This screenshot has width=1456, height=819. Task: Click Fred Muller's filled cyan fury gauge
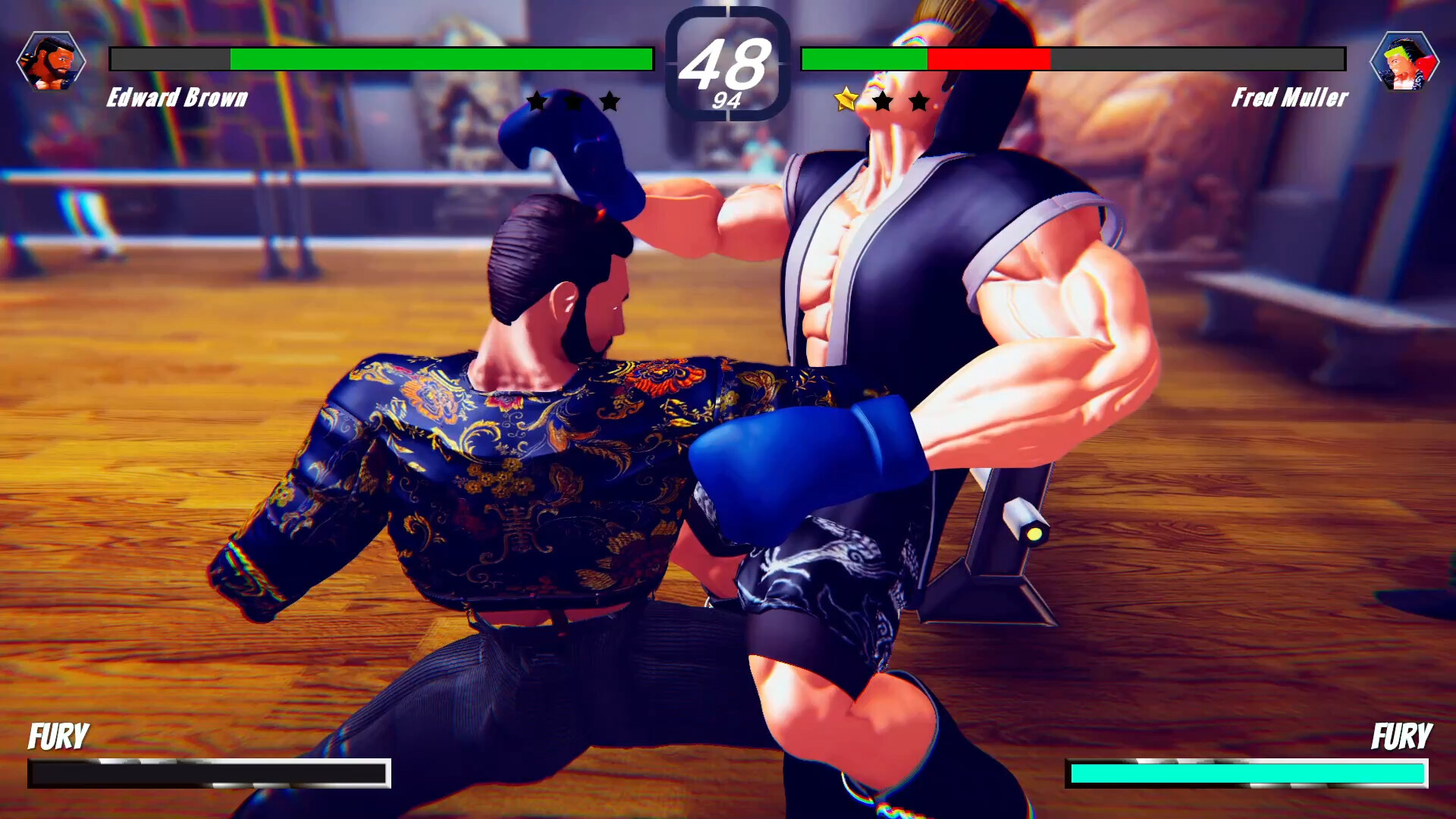1251,773
